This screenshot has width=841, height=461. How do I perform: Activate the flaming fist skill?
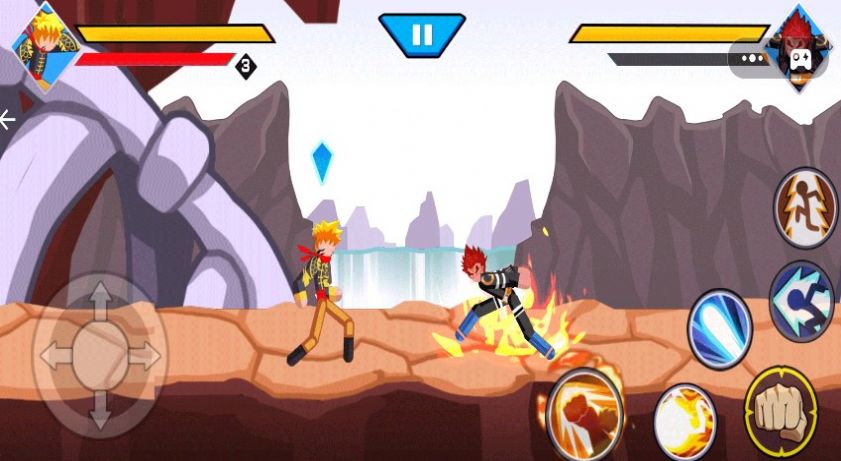585,414
